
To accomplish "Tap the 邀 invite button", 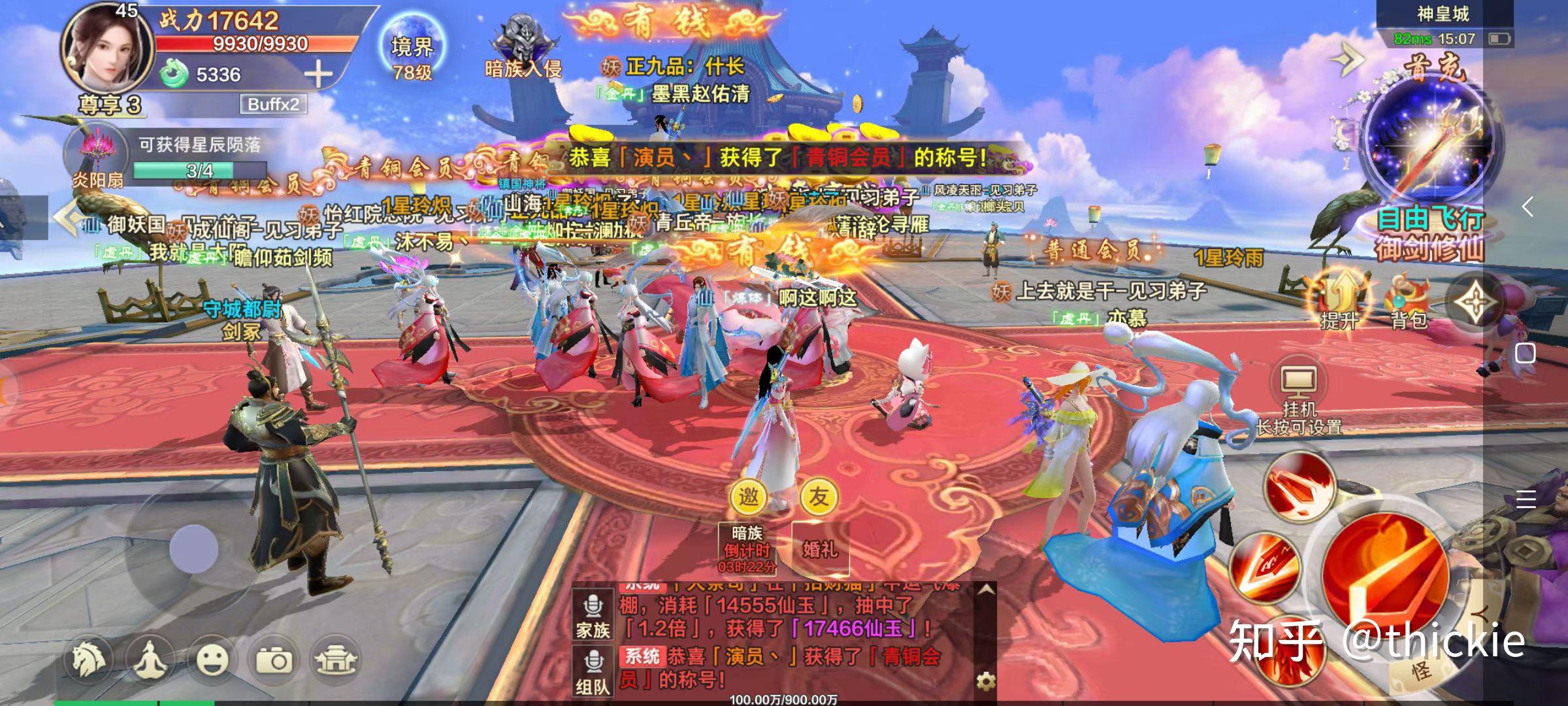I will pos(748,497).
